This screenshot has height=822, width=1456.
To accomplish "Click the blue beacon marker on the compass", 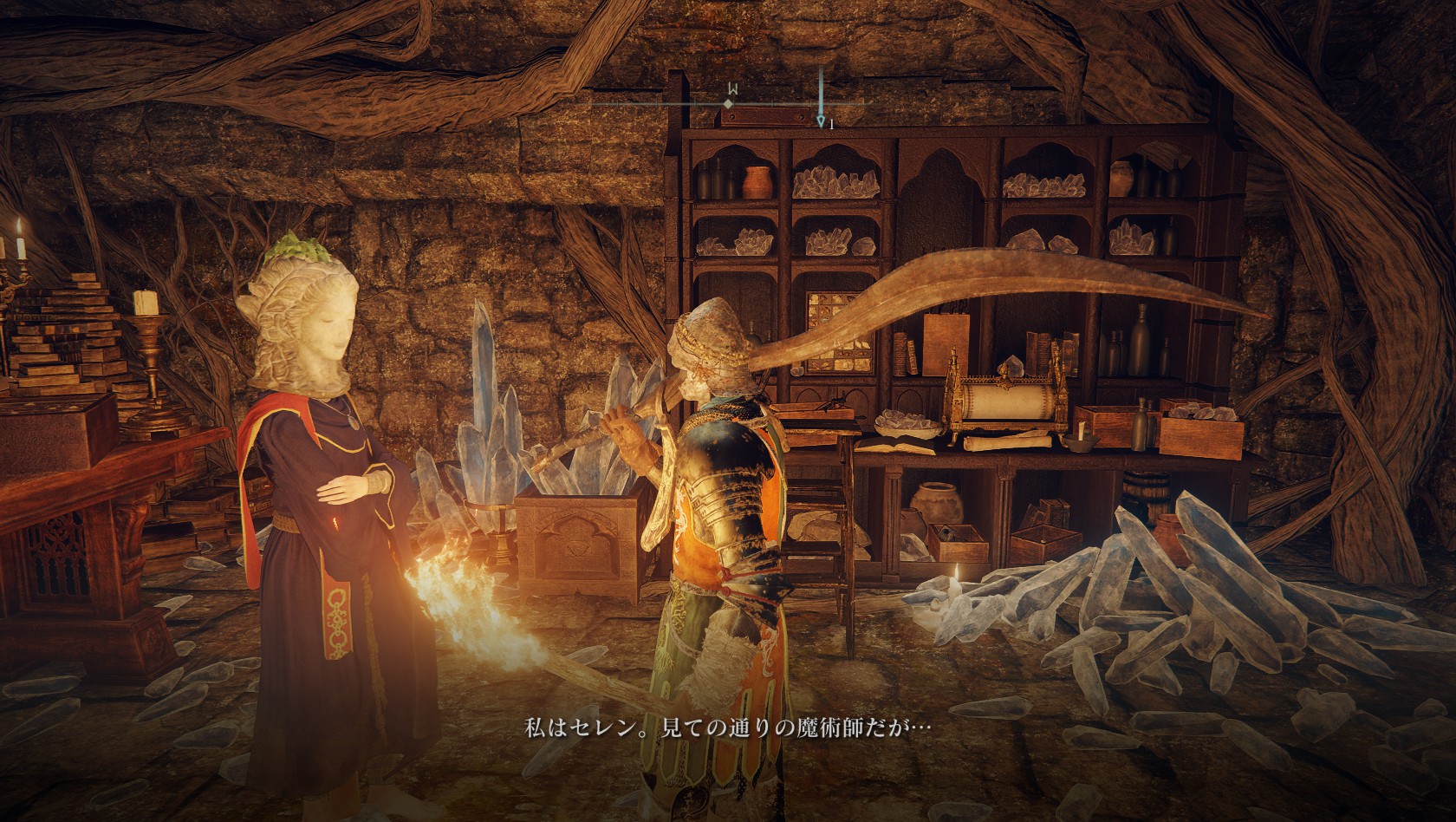I will (x=821, y=121).
